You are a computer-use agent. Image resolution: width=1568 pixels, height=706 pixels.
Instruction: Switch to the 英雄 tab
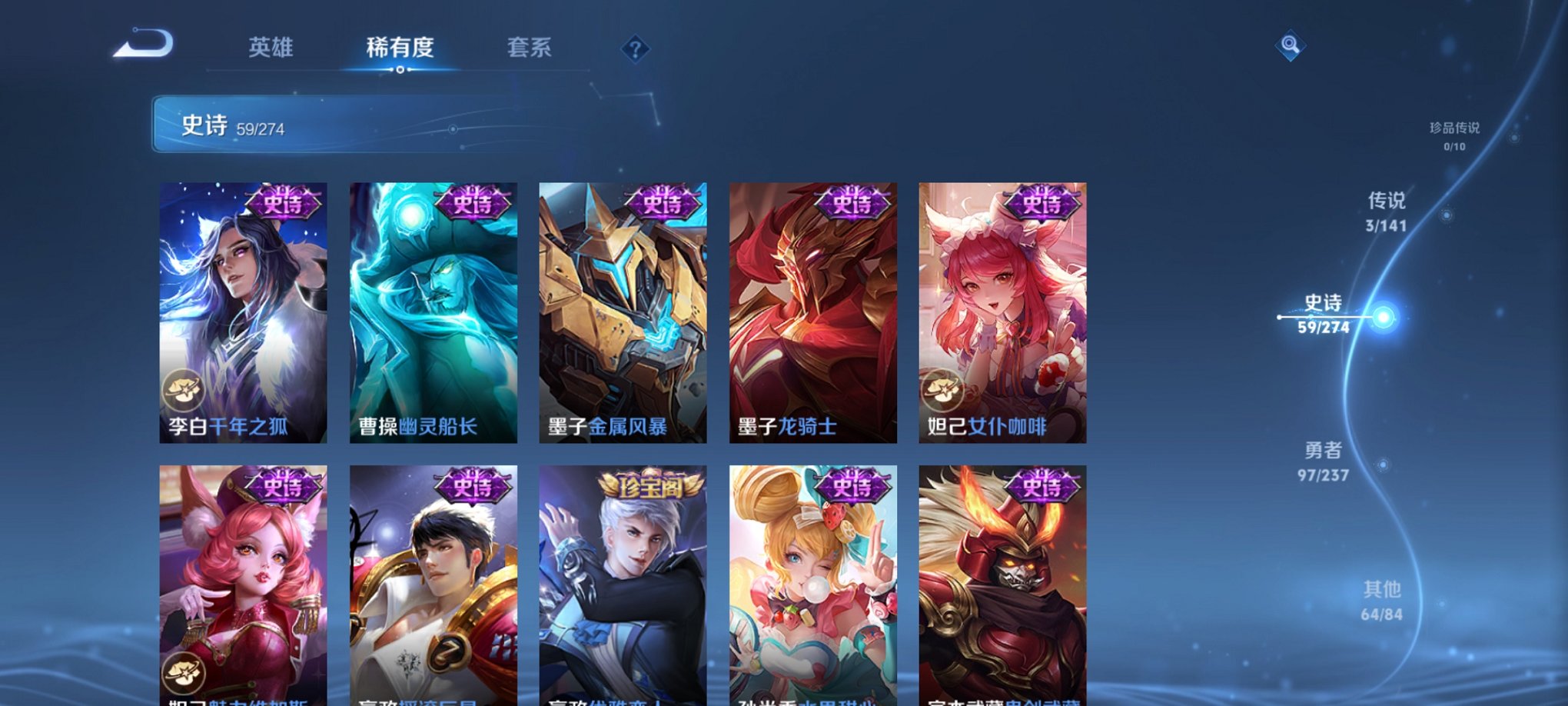tap(273, 48)
